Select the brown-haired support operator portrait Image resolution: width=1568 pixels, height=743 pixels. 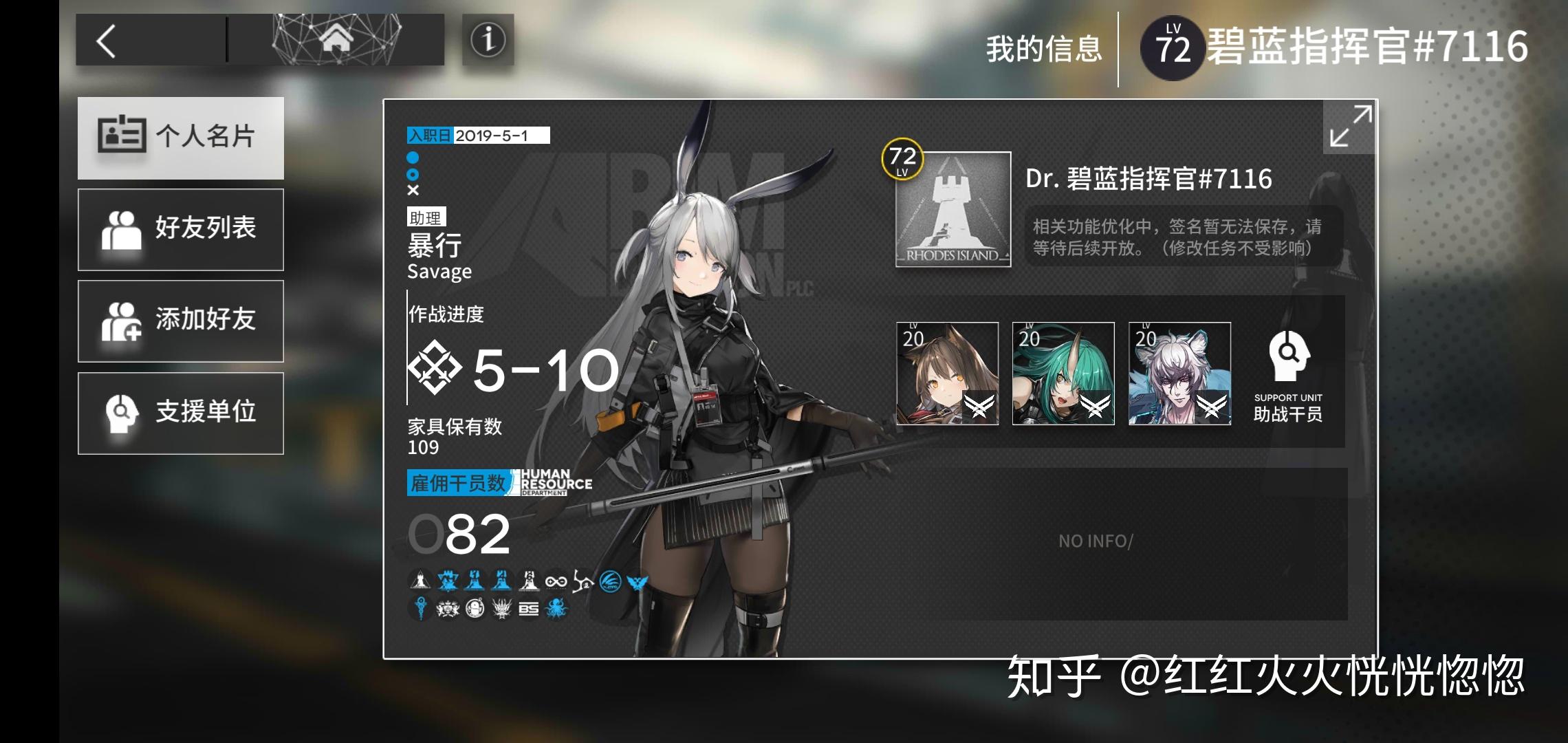pos(947,373)
